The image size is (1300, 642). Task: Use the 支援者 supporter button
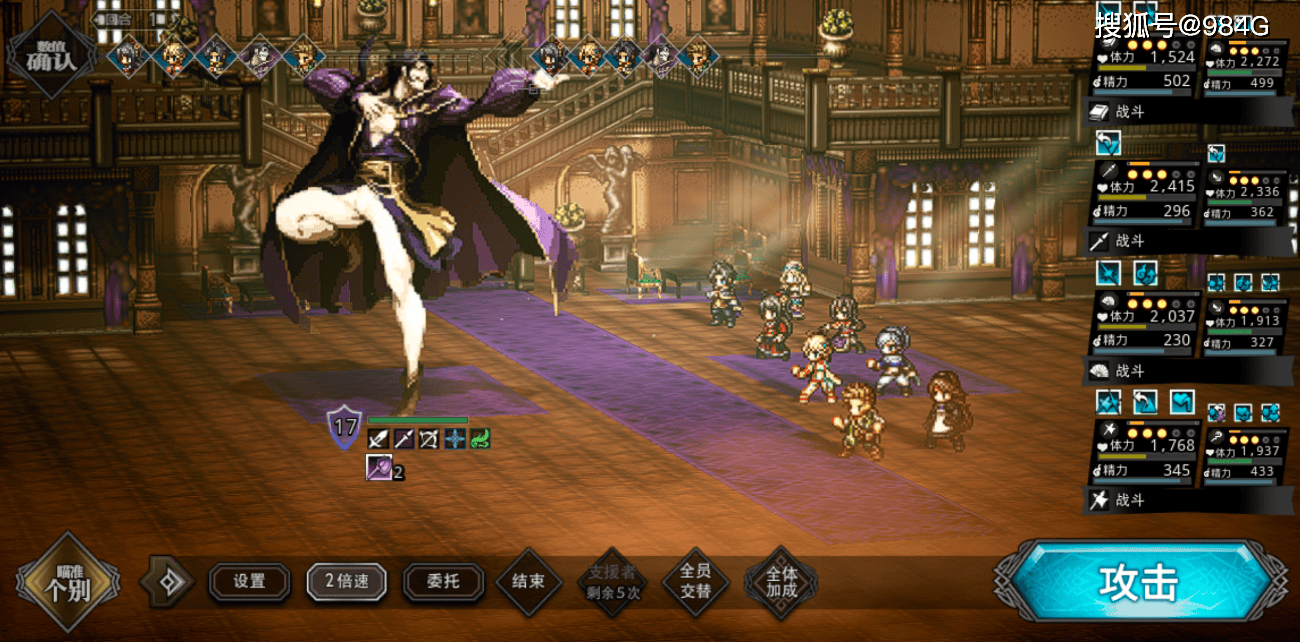612,582
